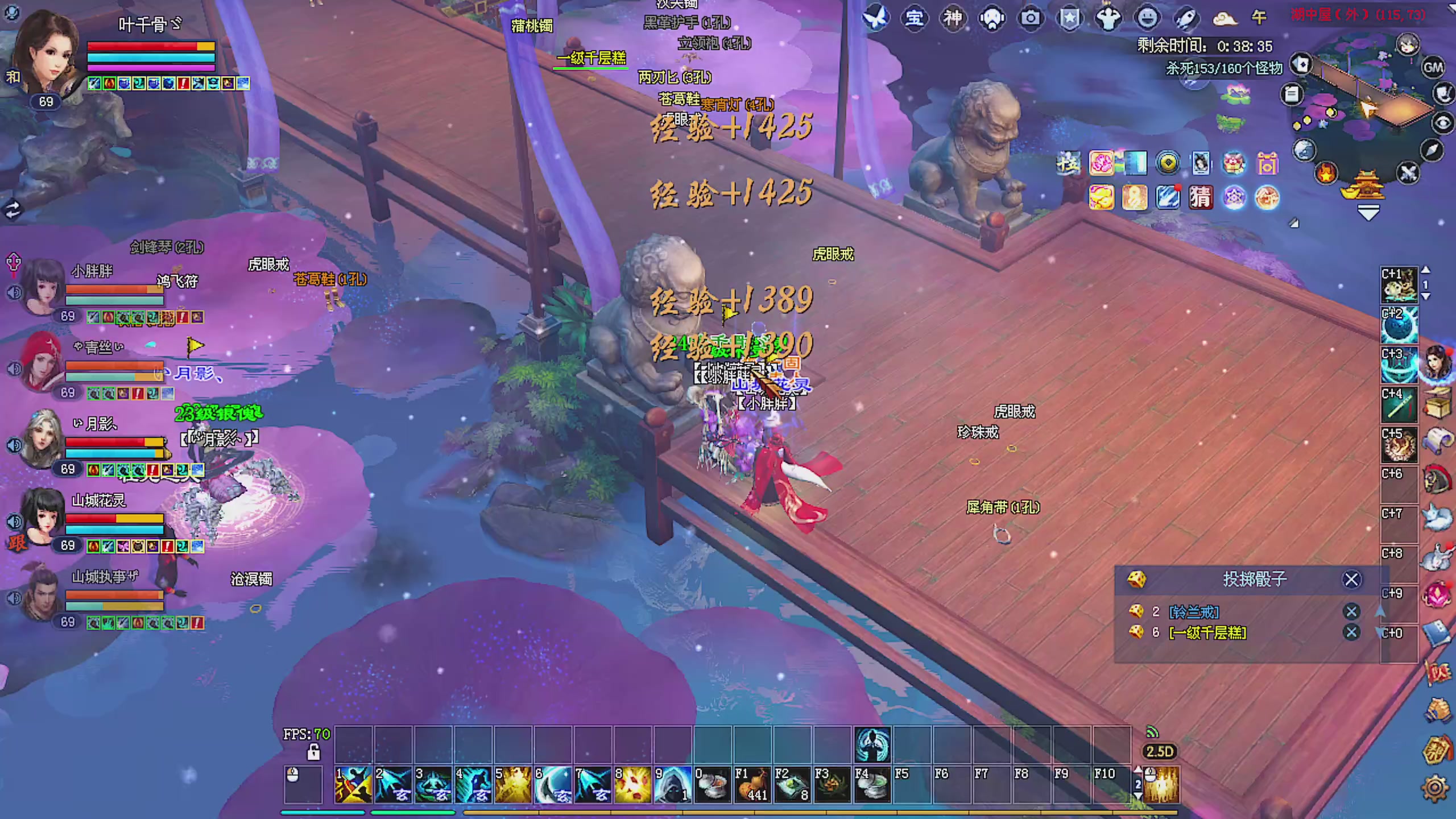Use the F1 gourd potion slot

(x=752, y=785)
